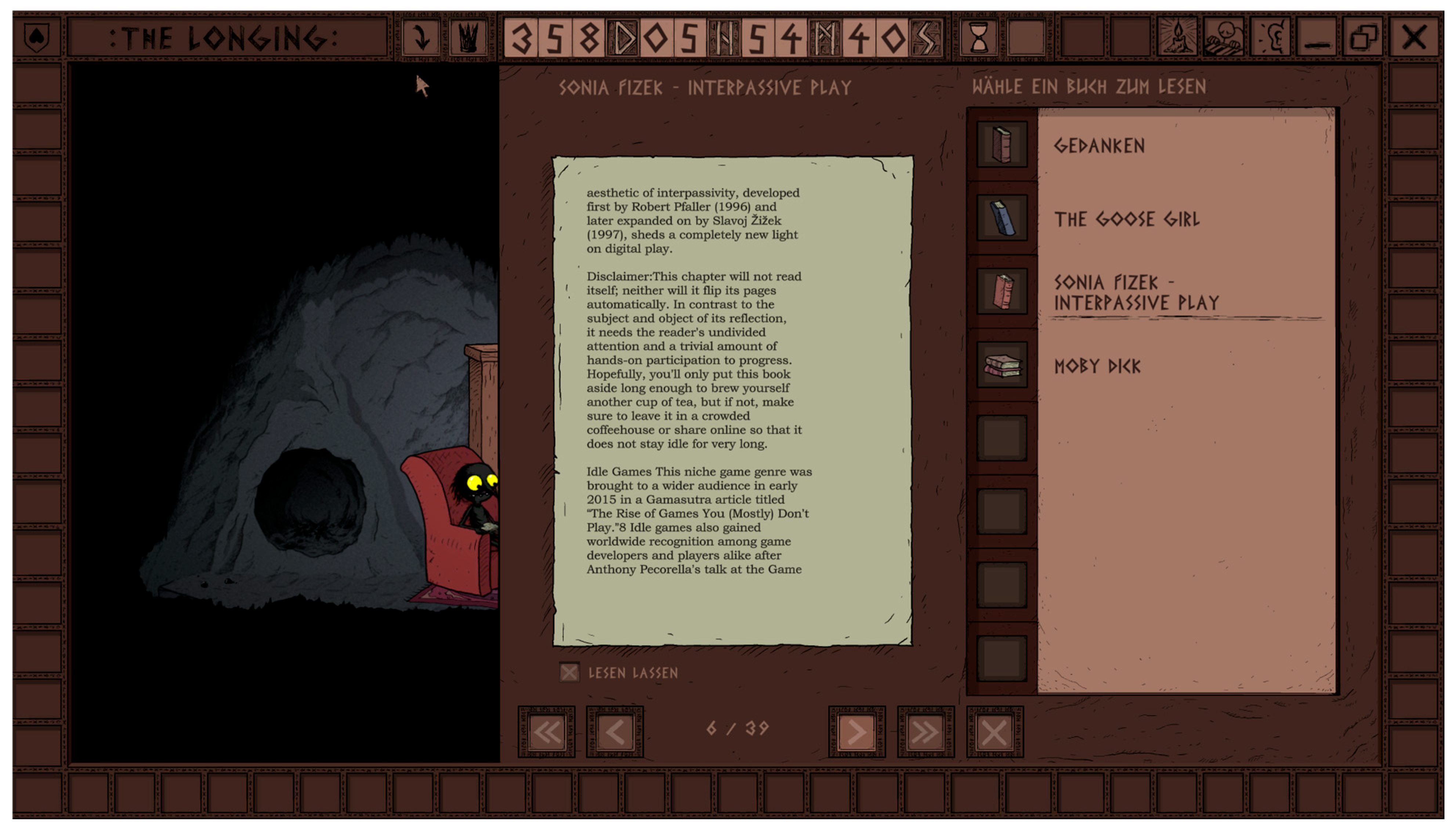This screenshot has width=1456, height=833.
Task: Open the Gedanken book
Action: (1099, 146)
